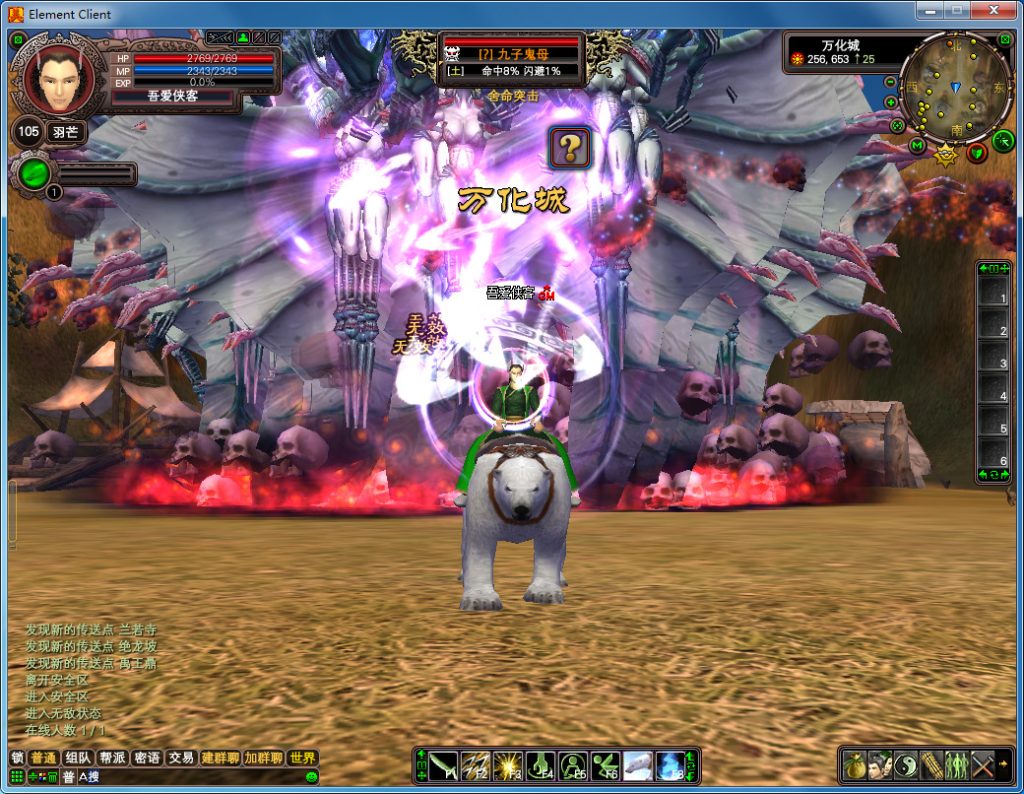The width and height of the screenshot is (1024, 794).
Task: Open the bag with the pouch icon
Action: (854, 765)
